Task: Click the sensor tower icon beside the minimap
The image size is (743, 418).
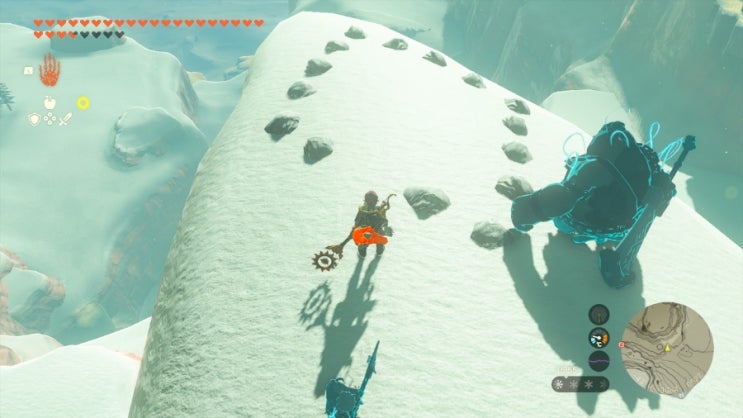Action: 599,315
